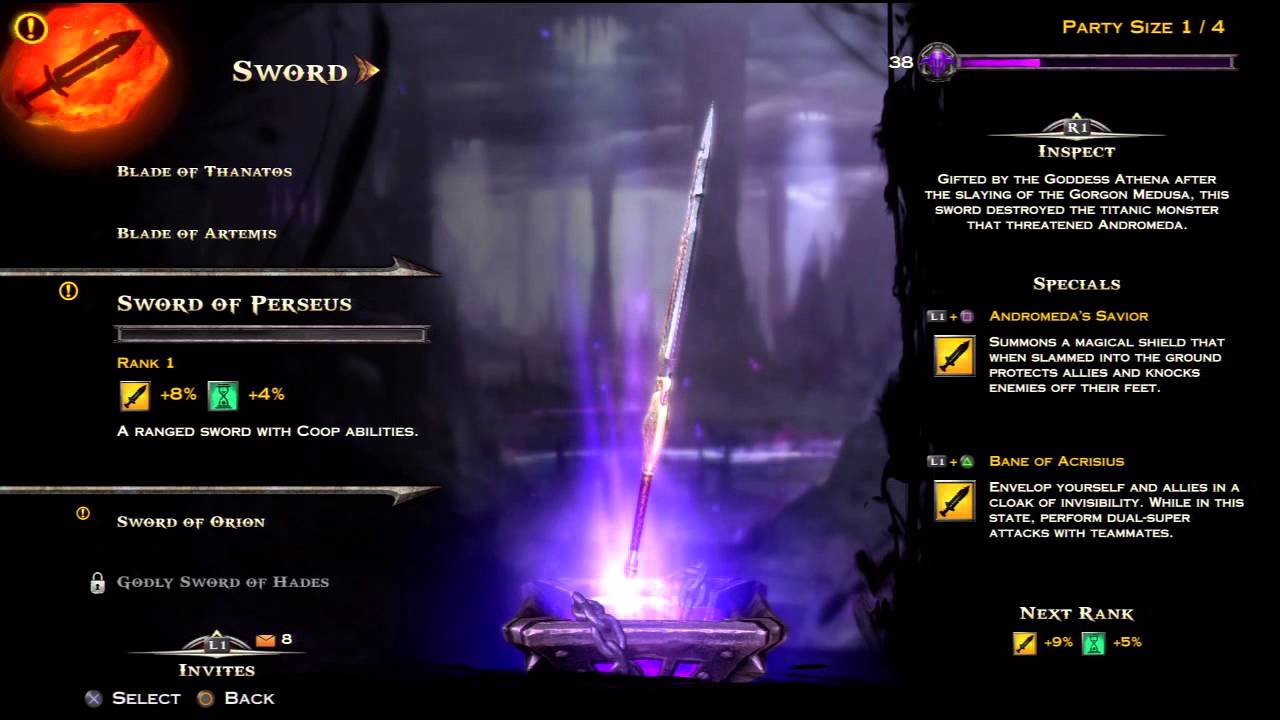Click the yellow sword damage bonus icon
The width and height of the screenshot is (1280, 720).
click(x=135, y=396)
